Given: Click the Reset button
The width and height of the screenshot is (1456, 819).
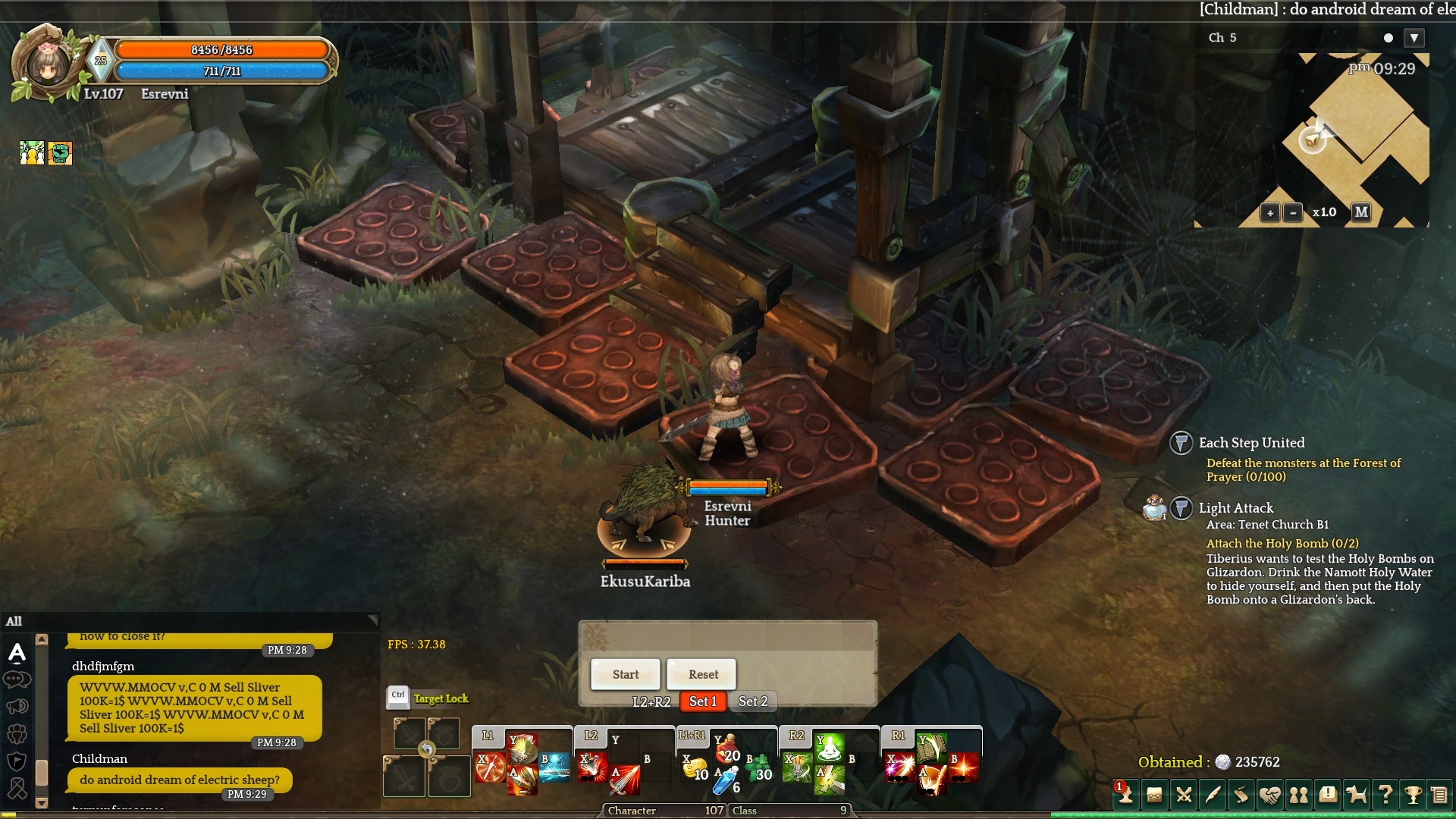Looking at the screenshot, I should click(703, 674).
